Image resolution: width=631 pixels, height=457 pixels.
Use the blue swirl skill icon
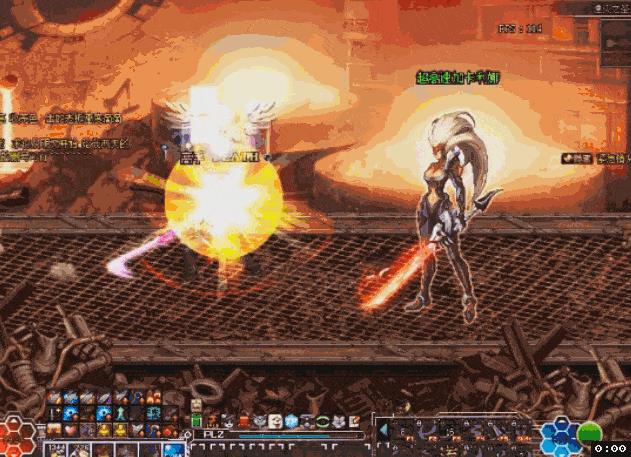[71, 413]
